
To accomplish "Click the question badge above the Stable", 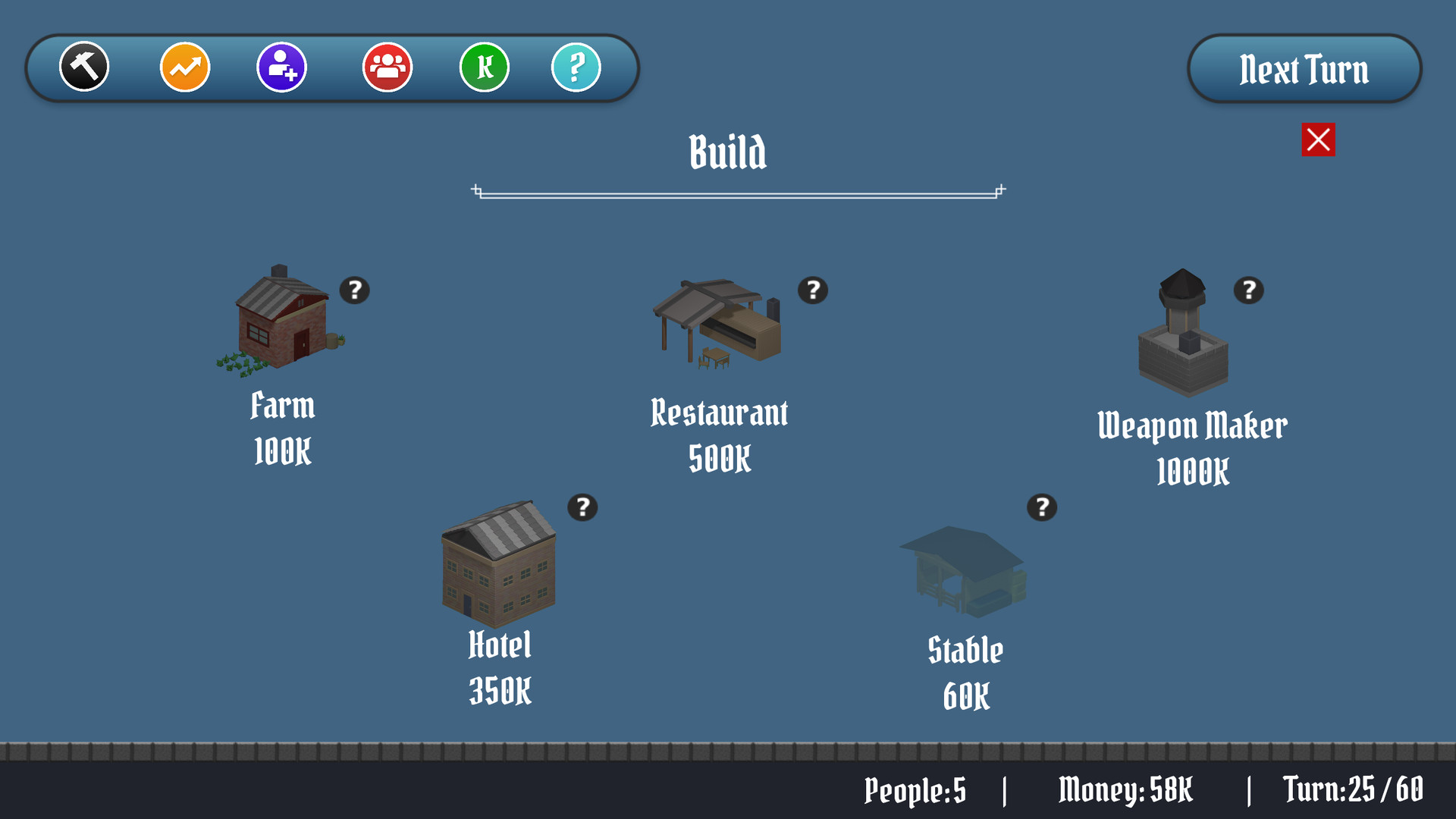I will [x=1042, y=507].
